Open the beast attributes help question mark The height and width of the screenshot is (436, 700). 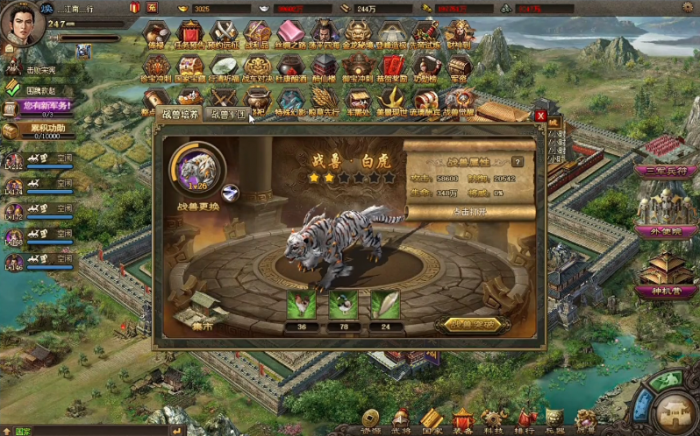517,161
